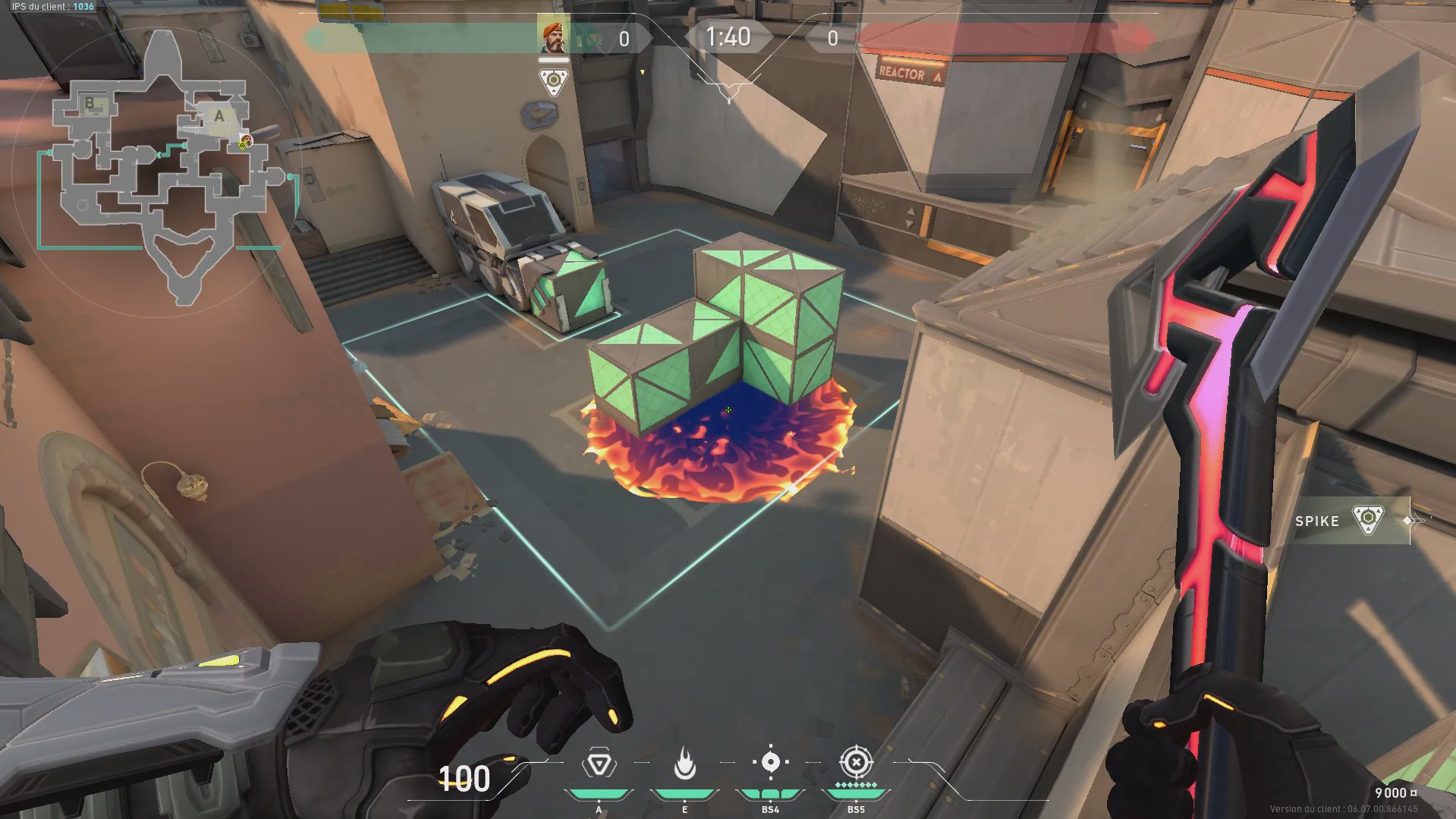This screenshot has height=819, width=1456.
Task: Activate the Incendiary flame ability
Action: pos(684,764)
